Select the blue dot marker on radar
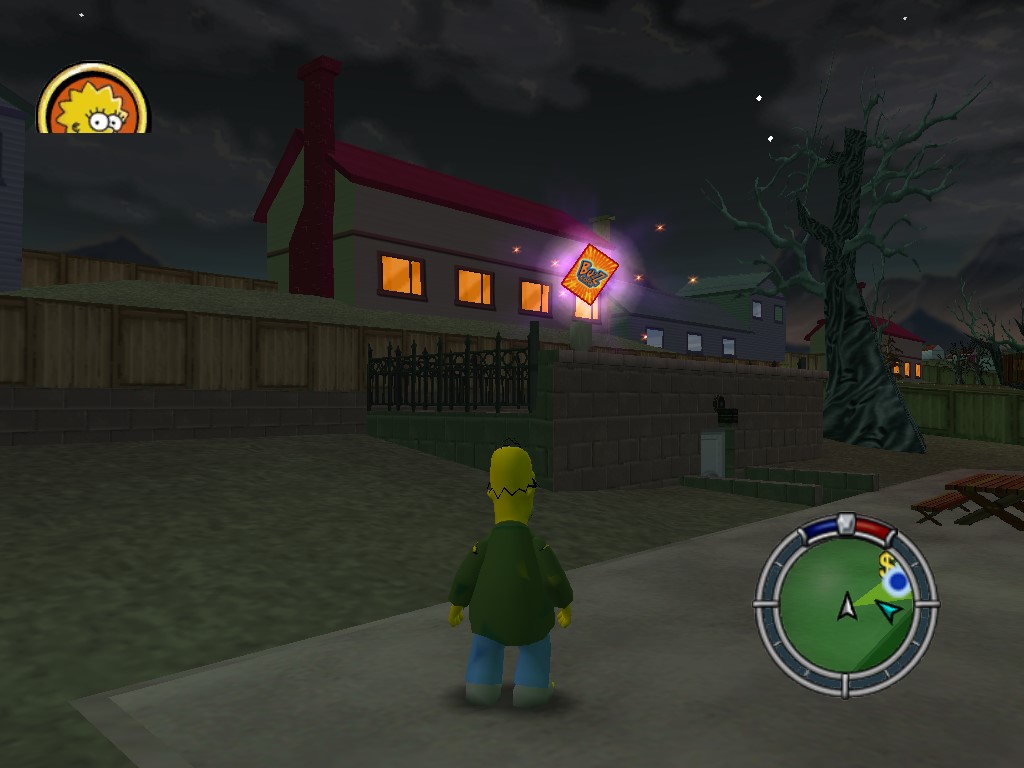Screen dimensions: 1024x768 point(896,582)
